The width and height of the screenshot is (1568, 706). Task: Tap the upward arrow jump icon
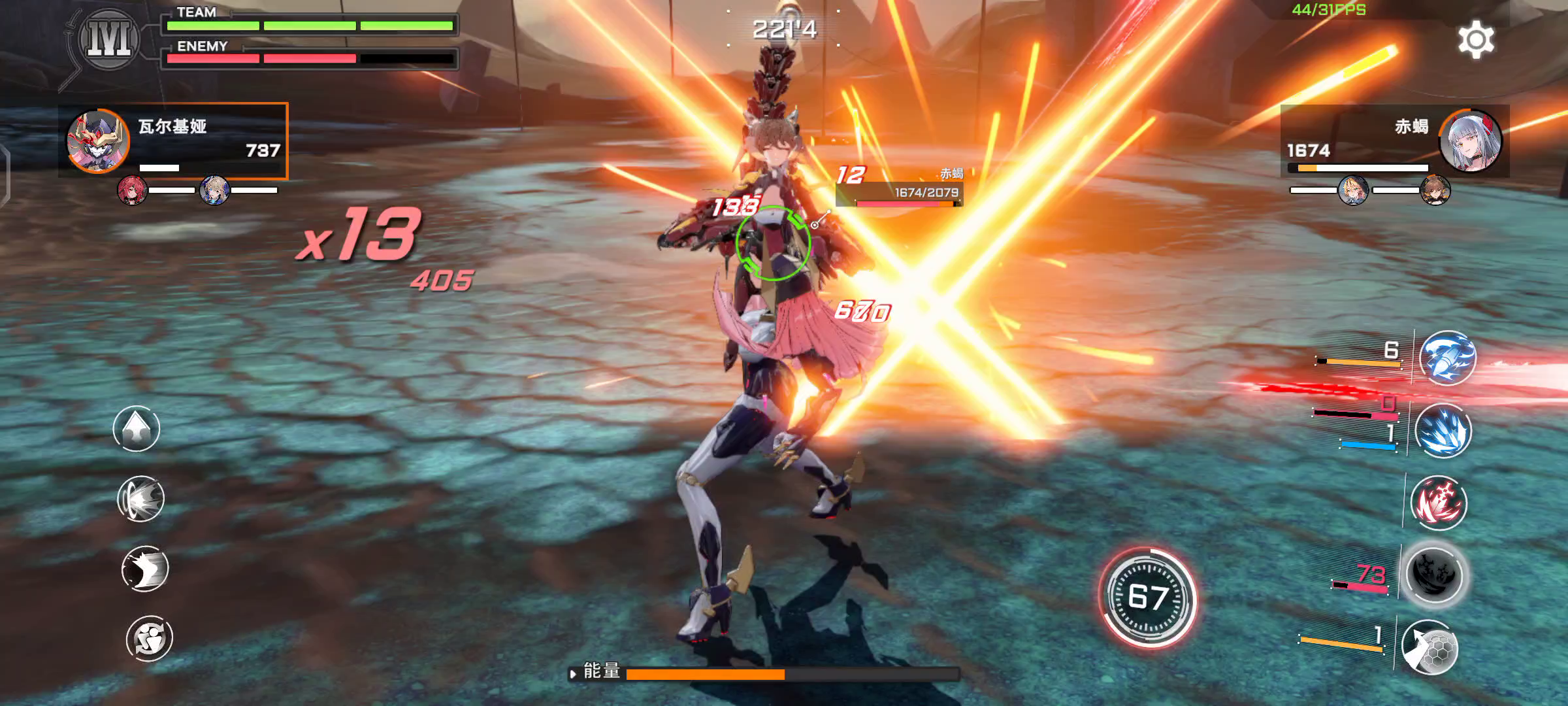[x=137, y=429]
